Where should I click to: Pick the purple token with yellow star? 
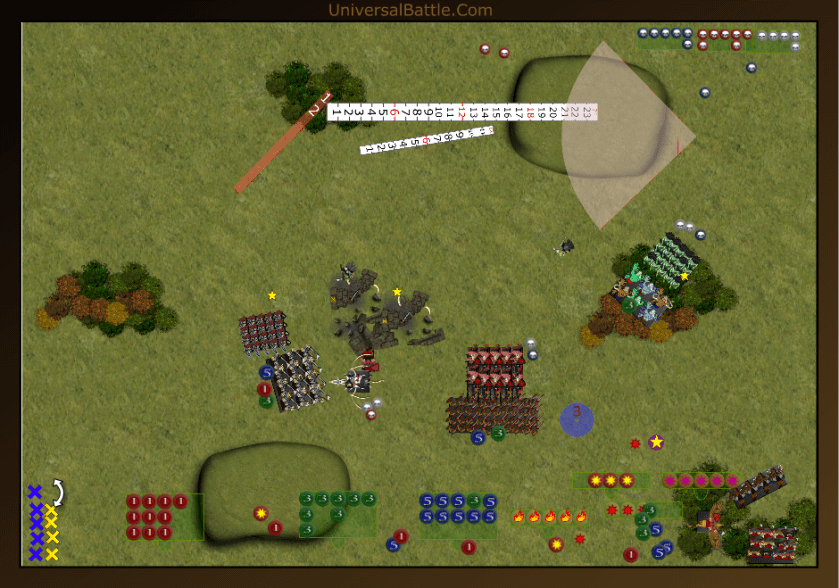656,442
